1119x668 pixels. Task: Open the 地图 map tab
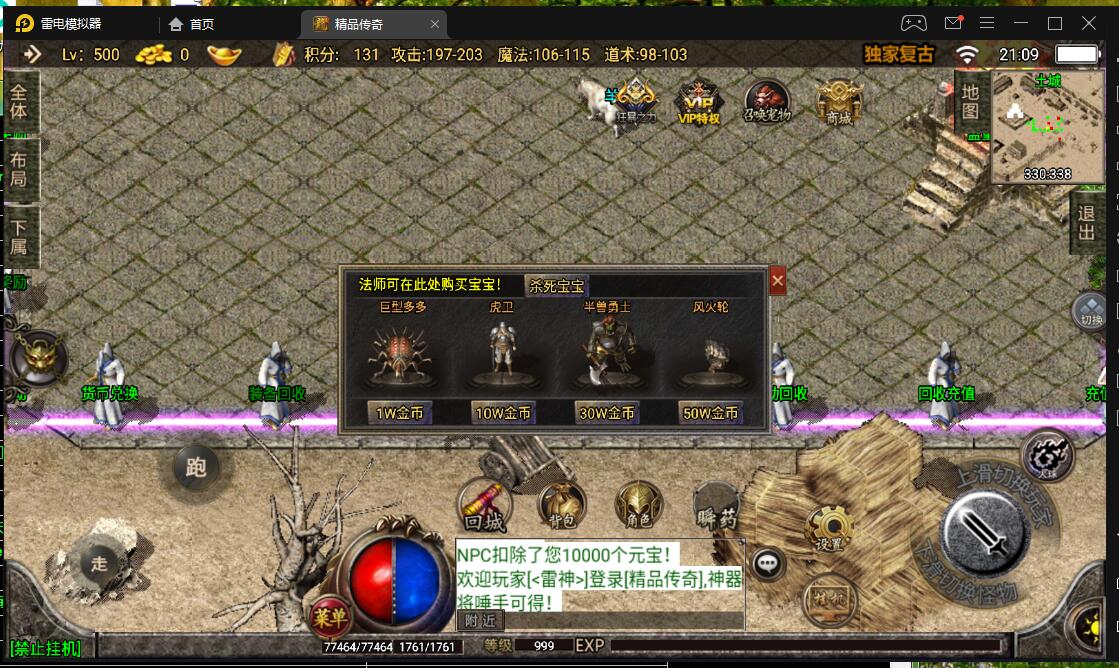[x=969, y=103]
